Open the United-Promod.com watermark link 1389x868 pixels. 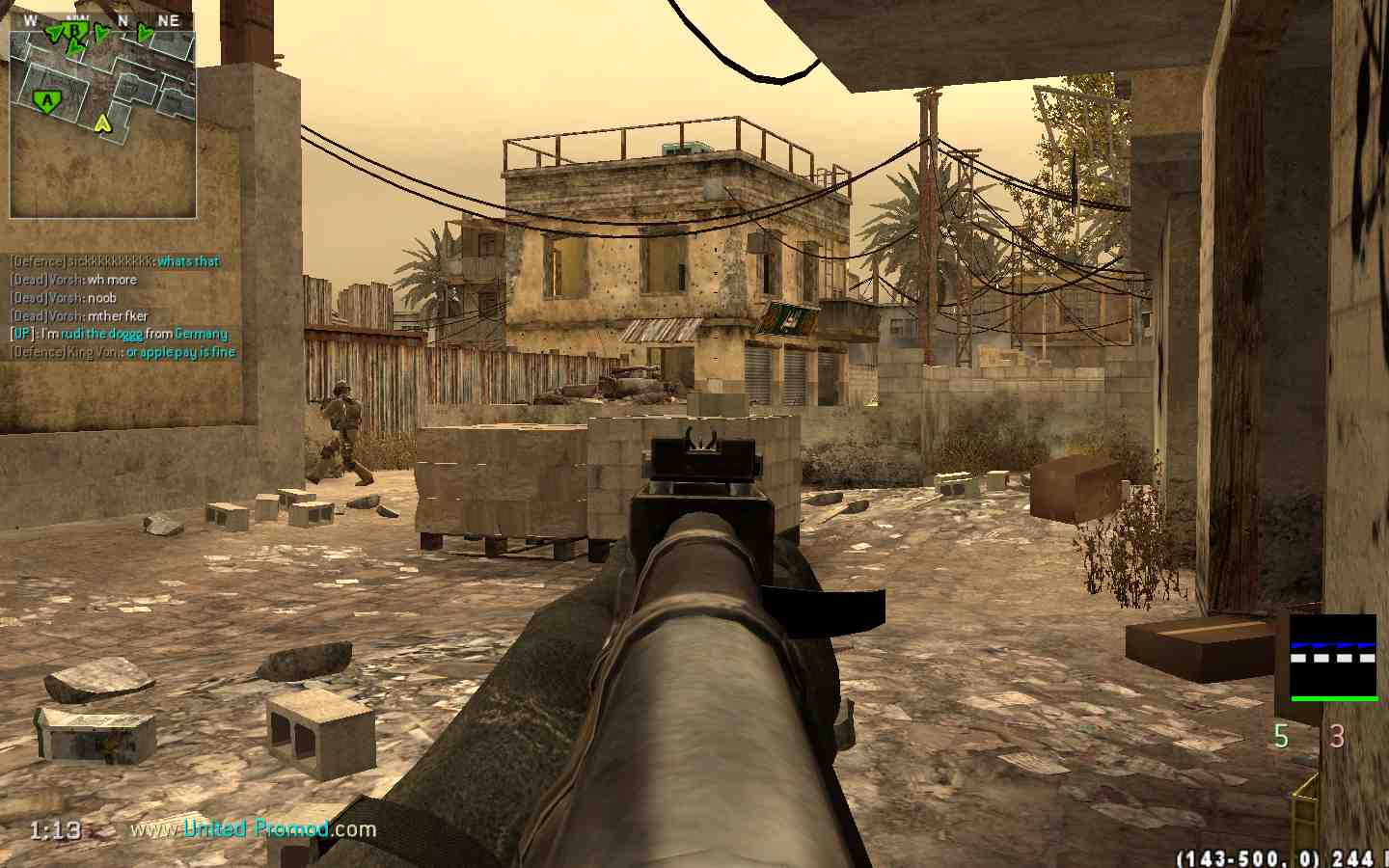click(254, 828)
